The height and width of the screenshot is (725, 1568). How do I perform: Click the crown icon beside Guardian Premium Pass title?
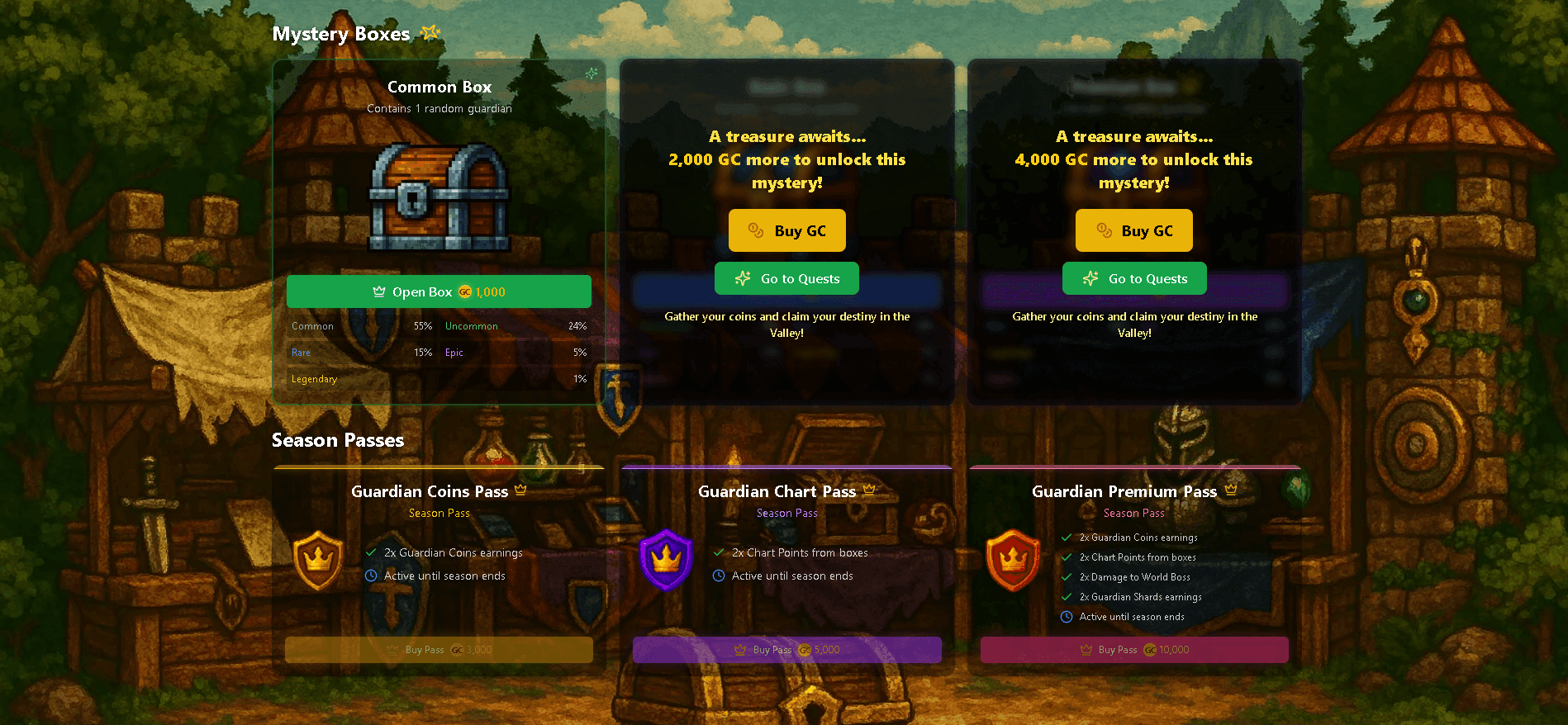pyautogui.click(x=1231, y=489)
